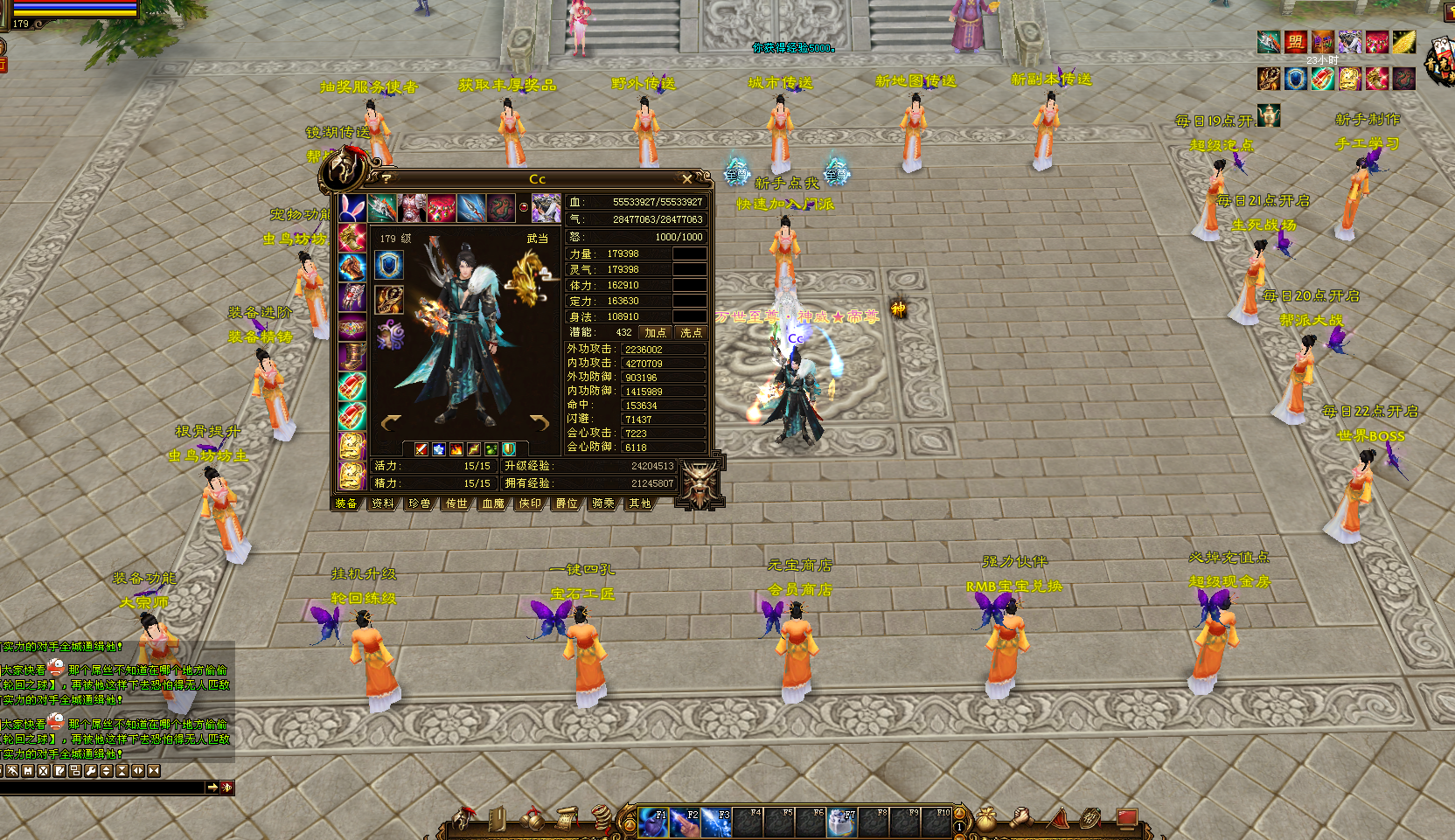Select the blue shield equipment slot

[x=389, y=265]
